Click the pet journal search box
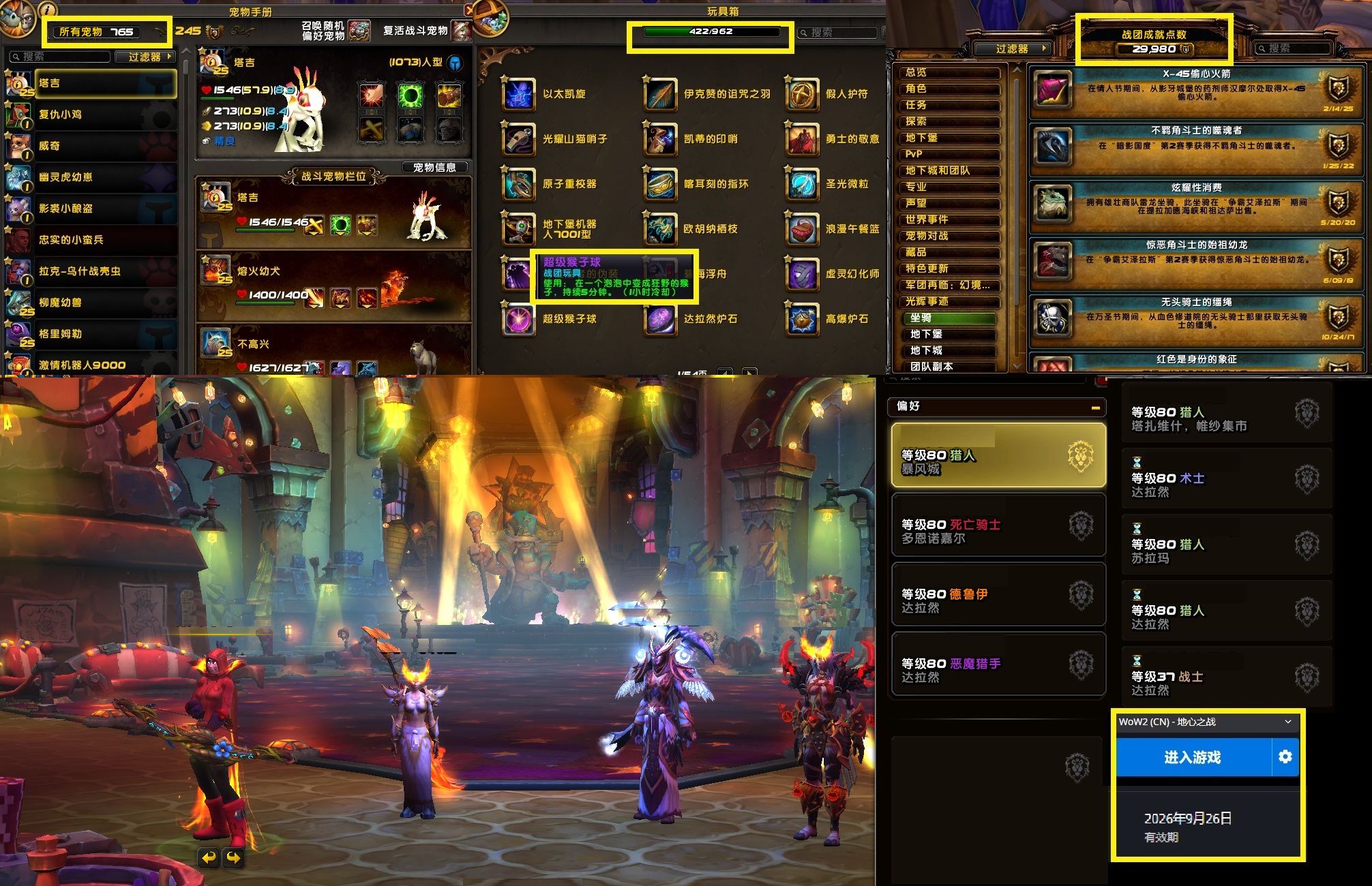1372x886 pixels. pos(61,57)
